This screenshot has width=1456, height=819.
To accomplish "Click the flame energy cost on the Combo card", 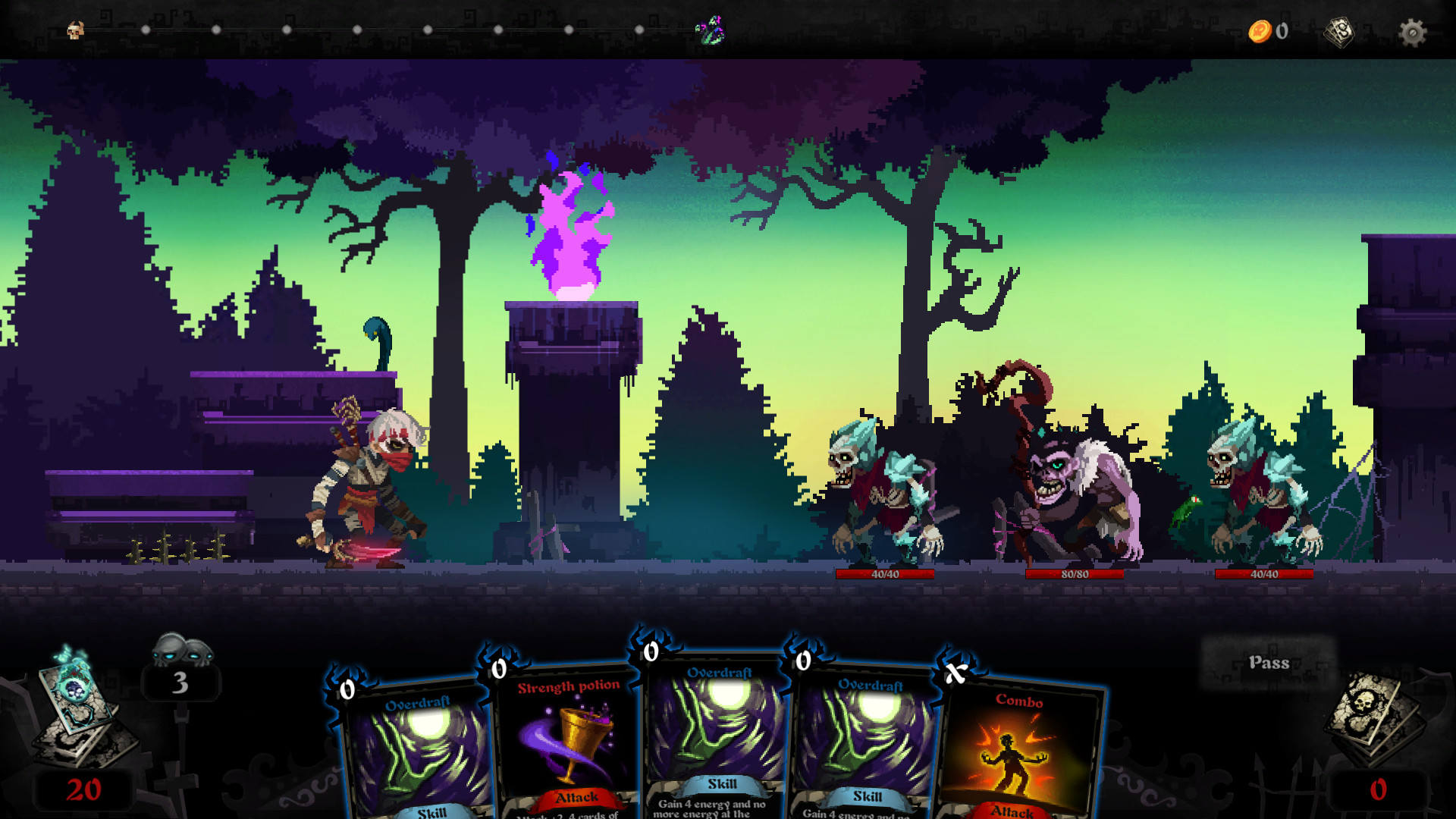I will [x=954, y=673].
